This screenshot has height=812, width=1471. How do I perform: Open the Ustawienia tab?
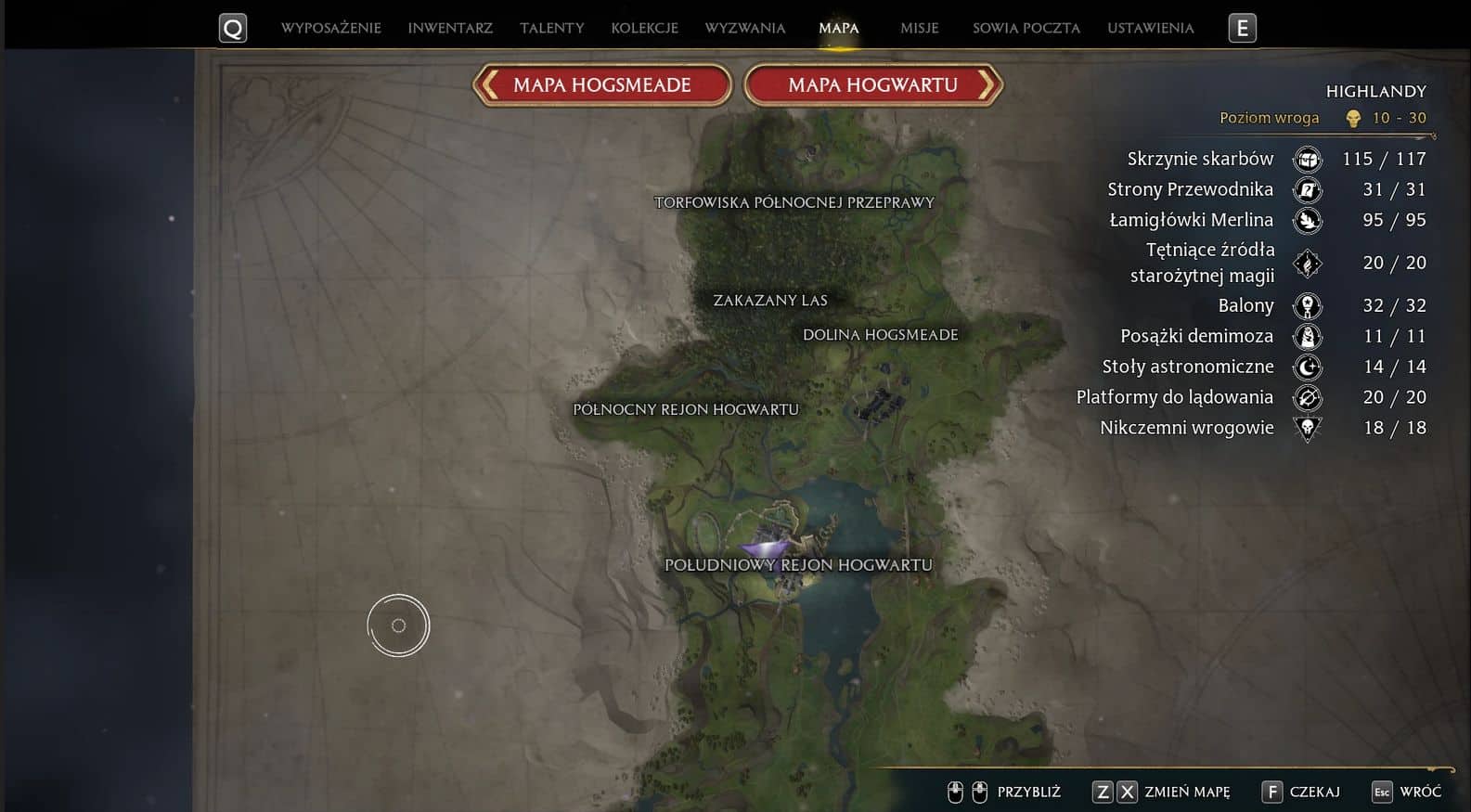pyautogui.click(x=1150, y=28)
